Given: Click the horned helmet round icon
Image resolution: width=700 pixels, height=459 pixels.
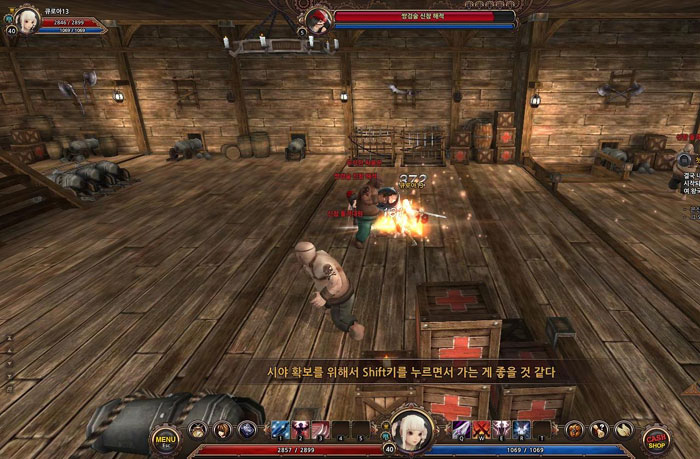Looking at the screenshot, I should tap(199, 430).
